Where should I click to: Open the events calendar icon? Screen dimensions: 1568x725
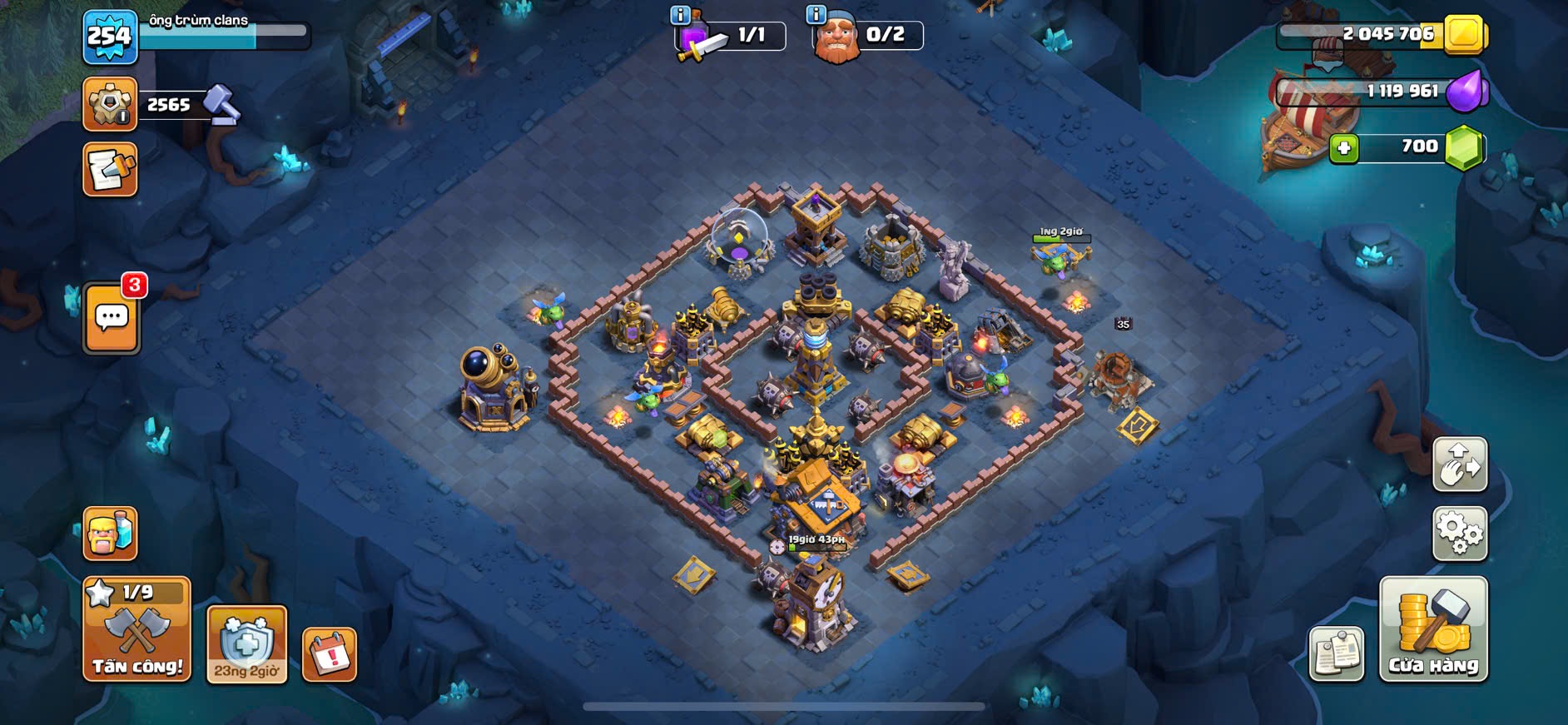330,654
